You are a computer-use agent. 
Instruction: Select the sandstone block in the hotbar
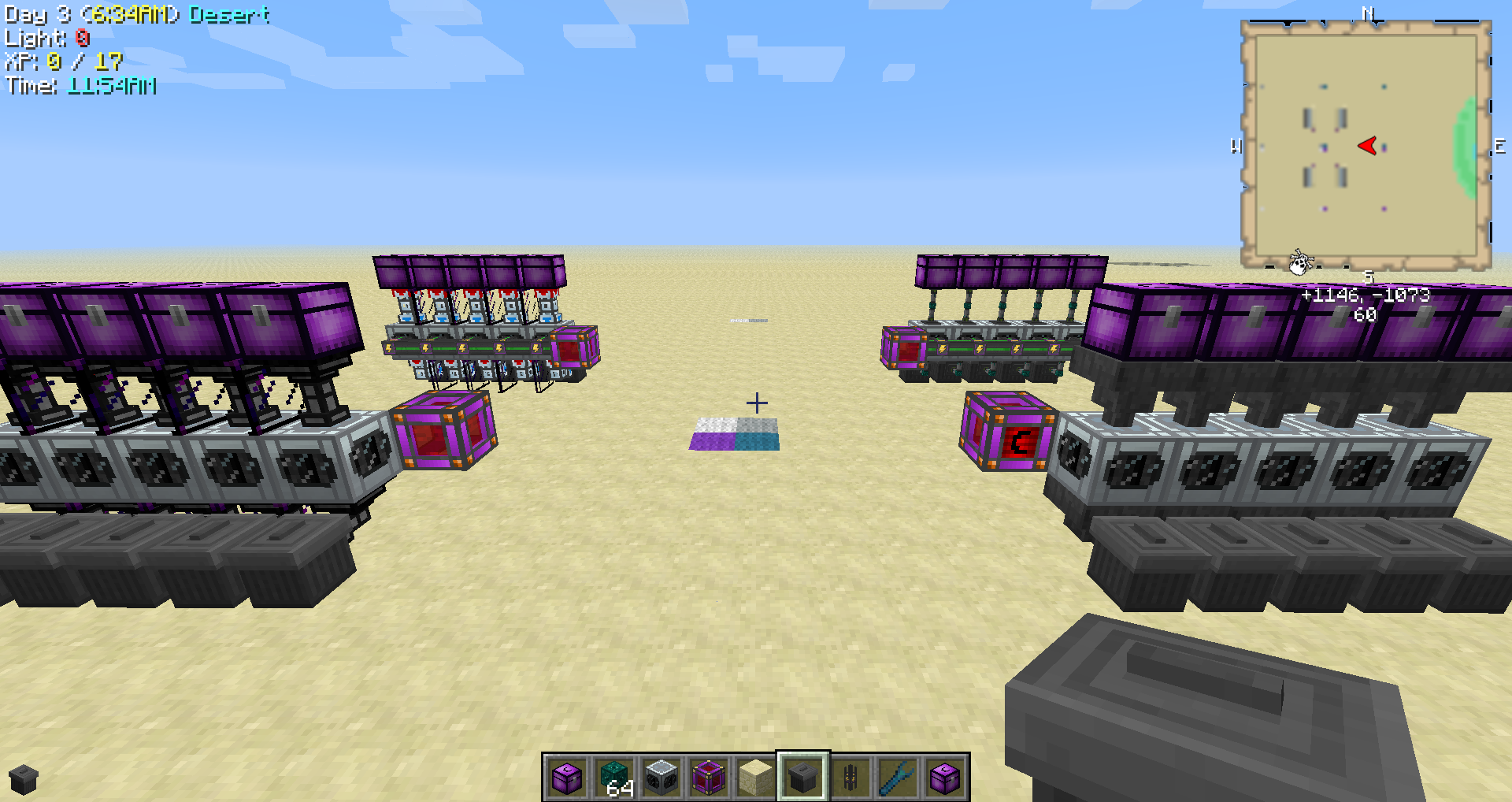pos(756,777)
